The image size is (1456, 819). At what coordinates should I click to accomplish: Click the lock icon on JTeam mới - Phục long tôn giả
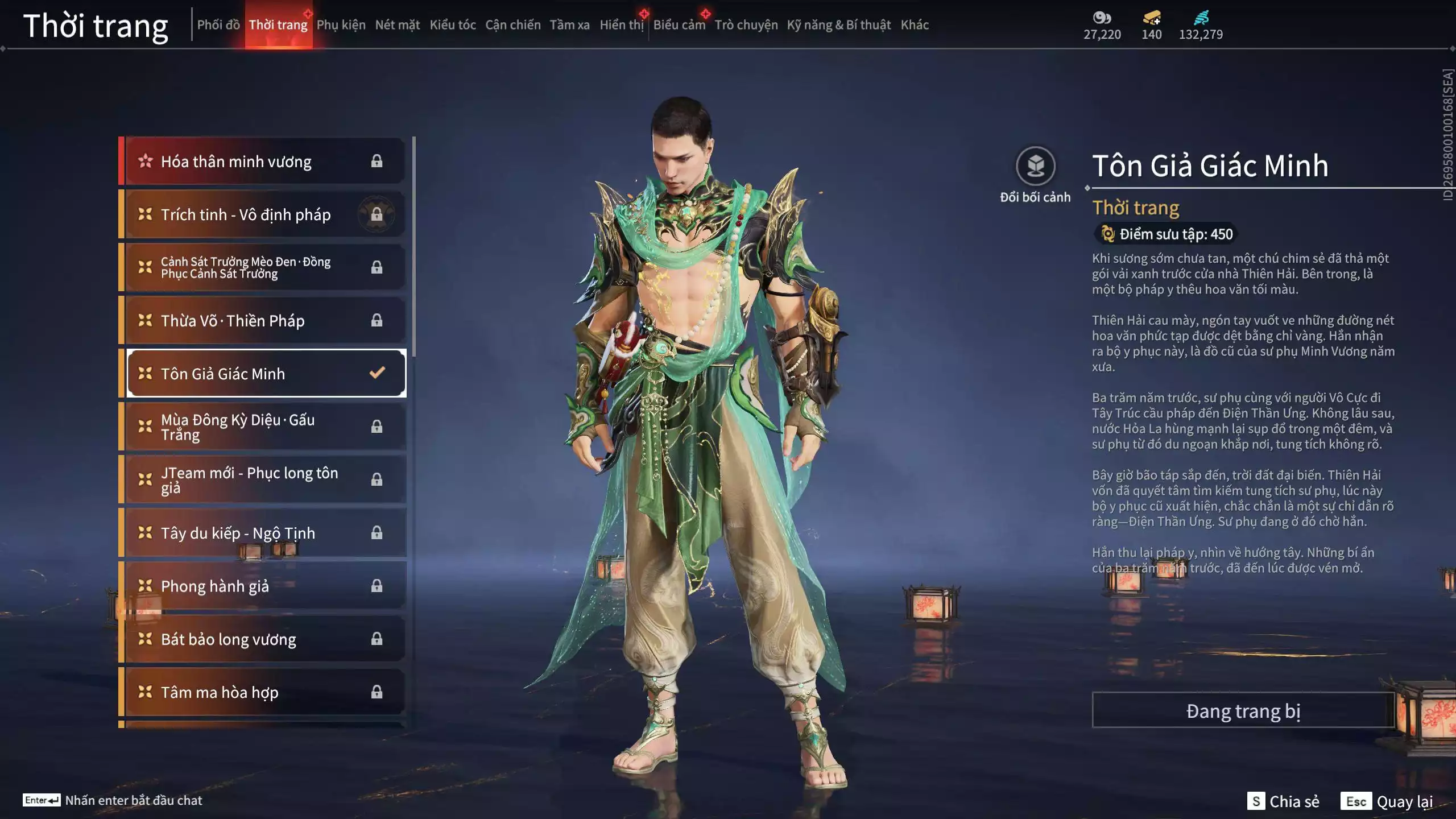(376, 480)
